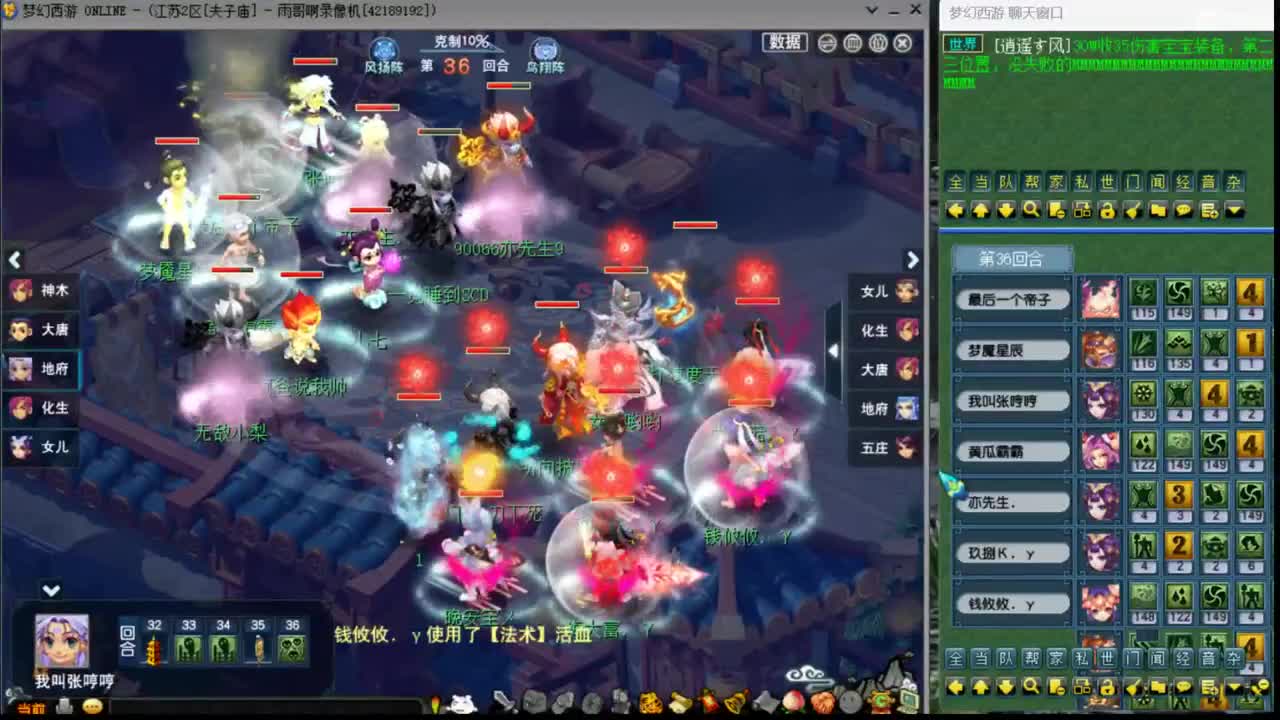Viewport: 1280px width, 720px height.
Task: Click the 数据 (Data) button at the top
Action: [x=784, y=44]
